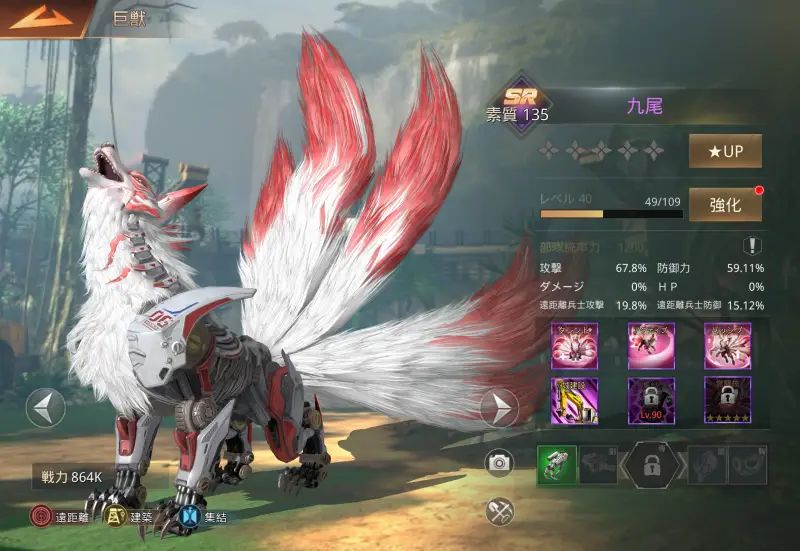Tap the SR rarity badge
The image size is (800, 551).
tap(521, 98)
